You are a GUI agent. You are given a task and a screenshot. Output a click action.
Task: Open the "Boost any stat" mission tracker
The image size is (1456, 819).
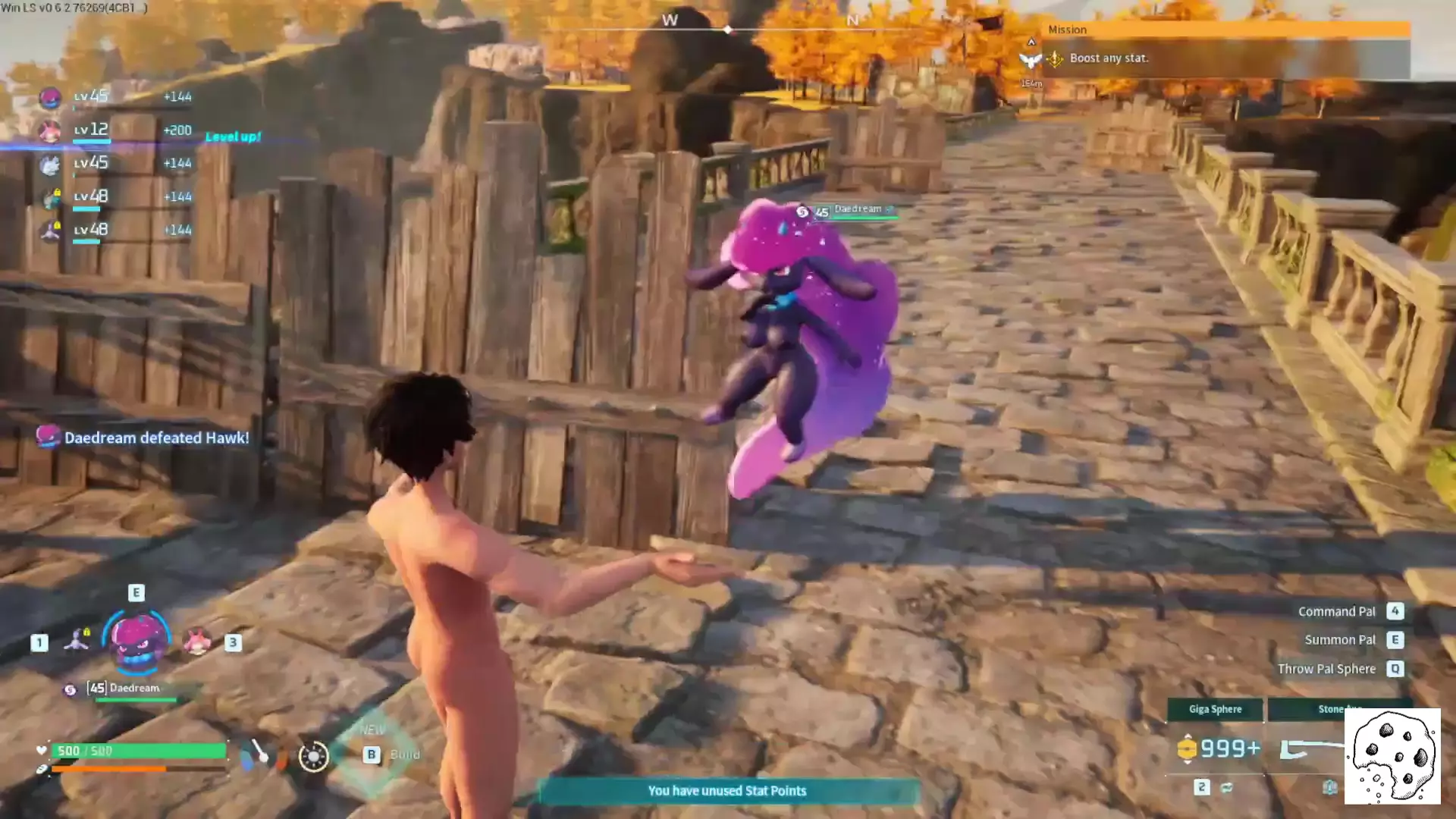tap(1108, 58)
